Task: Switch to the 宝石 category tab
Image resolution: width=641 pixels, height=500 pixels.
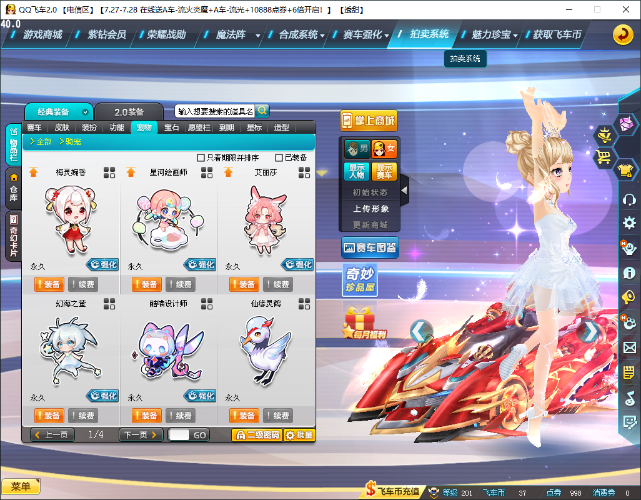Action: click(172, 128)
